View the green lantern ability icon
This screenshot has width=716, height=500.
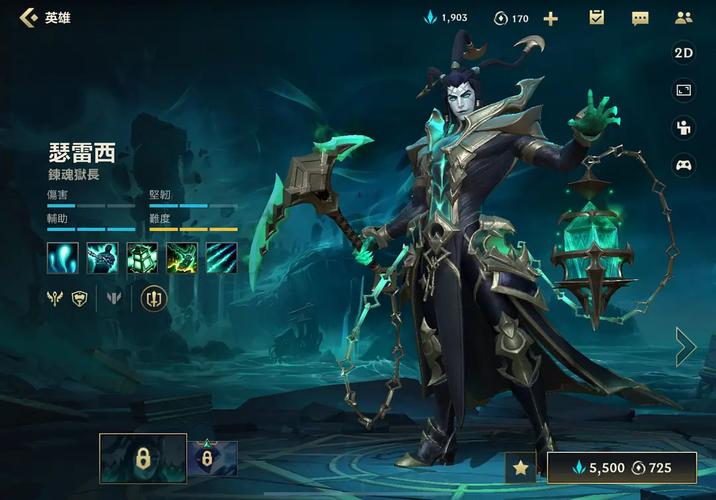(x=142, y=257)
